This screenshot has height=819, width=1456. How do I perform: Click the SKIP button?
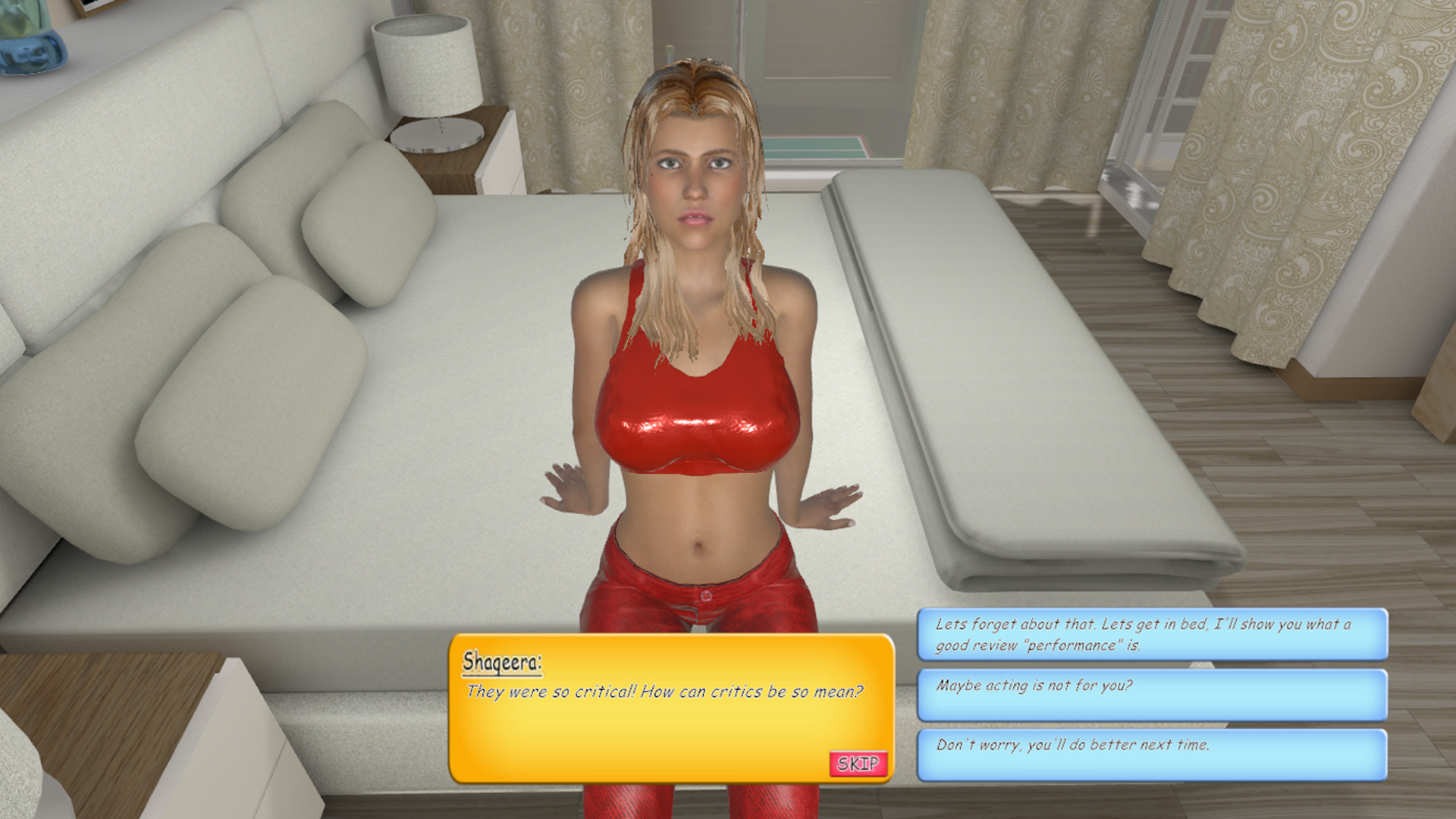click(x=859, y=765)
